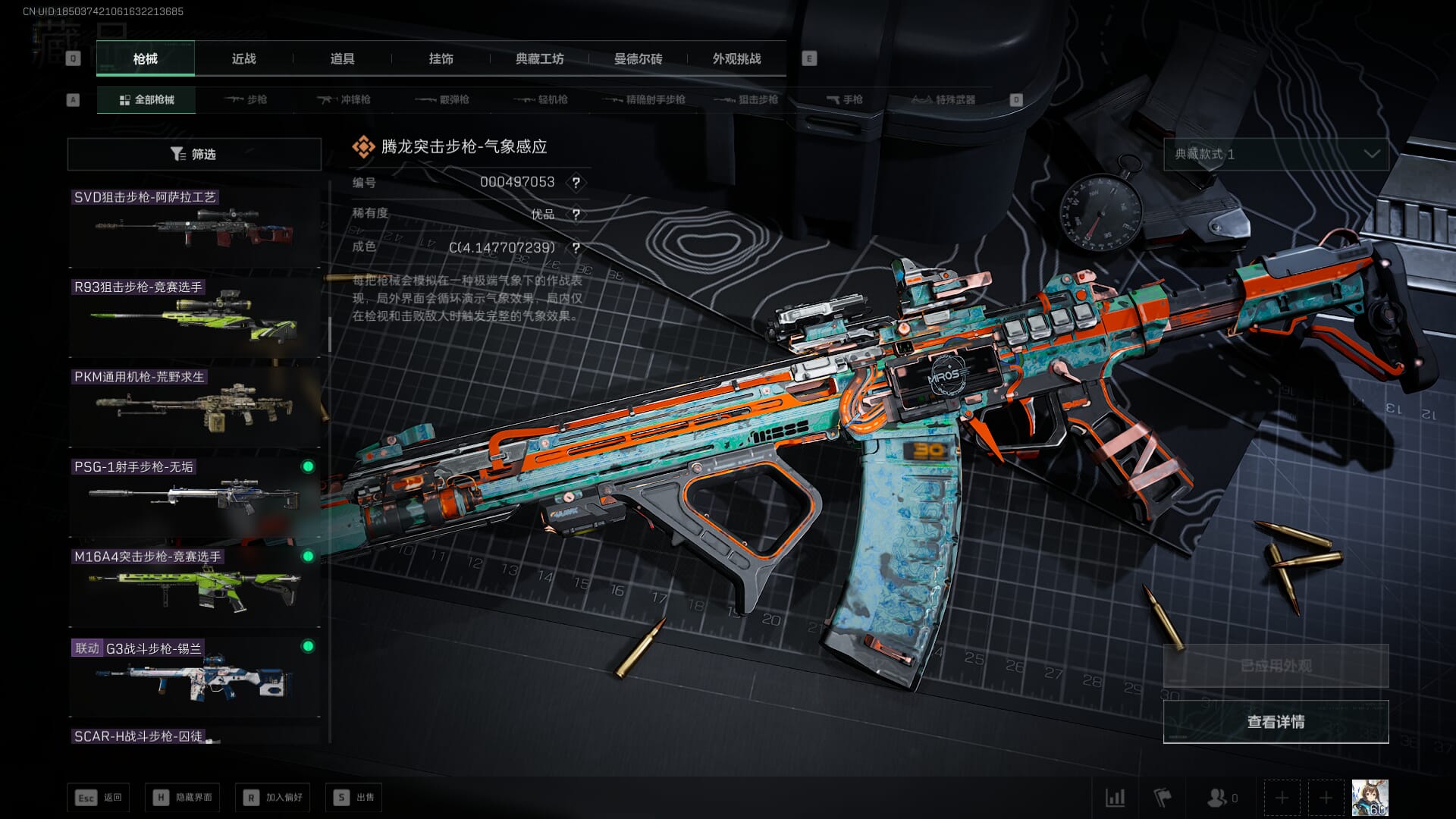
Task: Open the 曼德尔砖 tab
Action: coord(638,59)
